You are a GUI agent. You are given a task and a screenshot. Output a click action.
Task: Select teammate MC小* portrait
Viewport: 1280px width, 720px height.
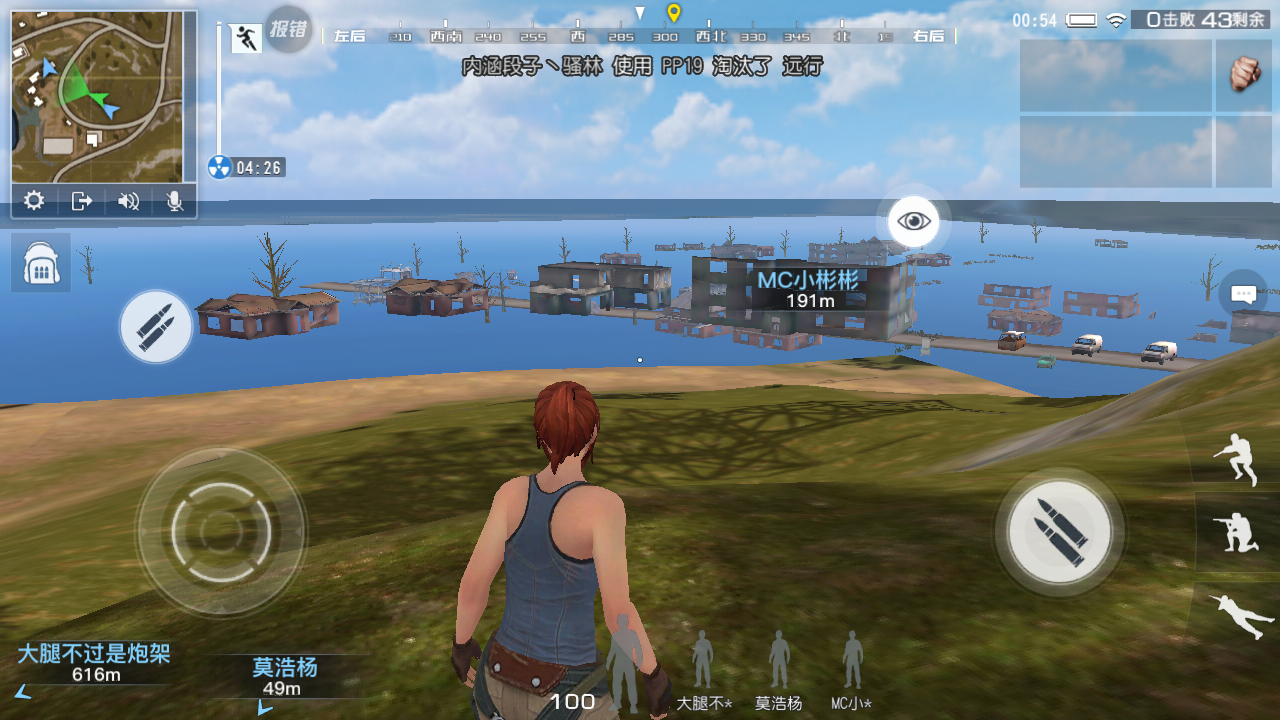pos(850,660)
